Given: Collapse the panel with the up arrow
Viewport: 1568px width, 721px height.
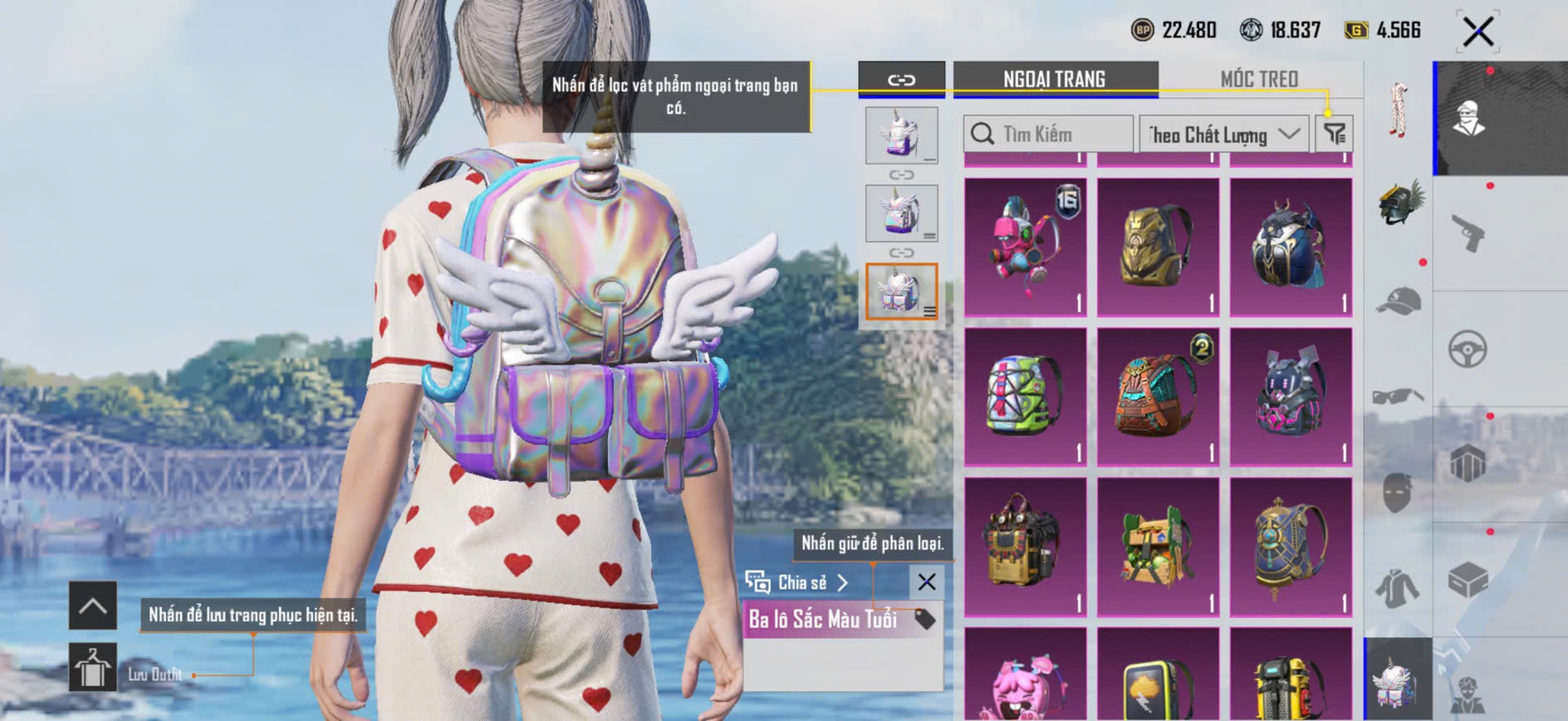Looking at the screenshot, I should click(x=92, y=606).
